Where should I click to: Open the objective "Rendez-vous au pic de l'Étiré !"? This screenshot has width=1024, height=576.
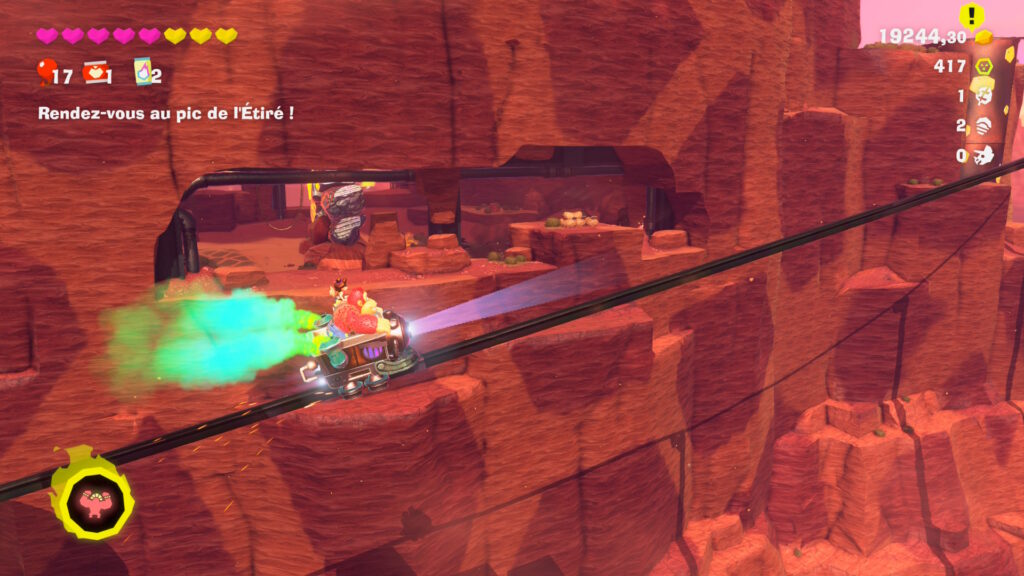pos(166,113)
